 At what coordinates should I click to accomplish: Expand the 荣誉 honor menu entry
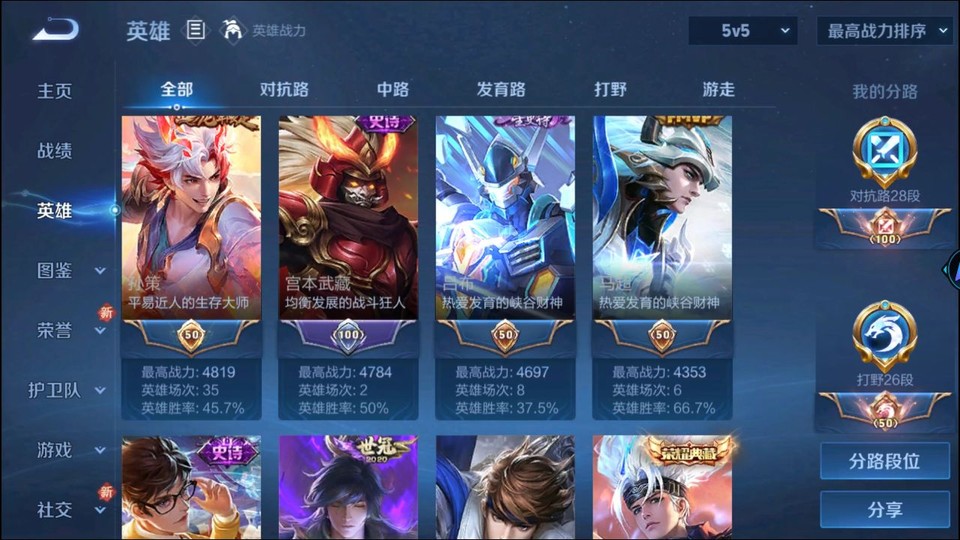(68, 330)
